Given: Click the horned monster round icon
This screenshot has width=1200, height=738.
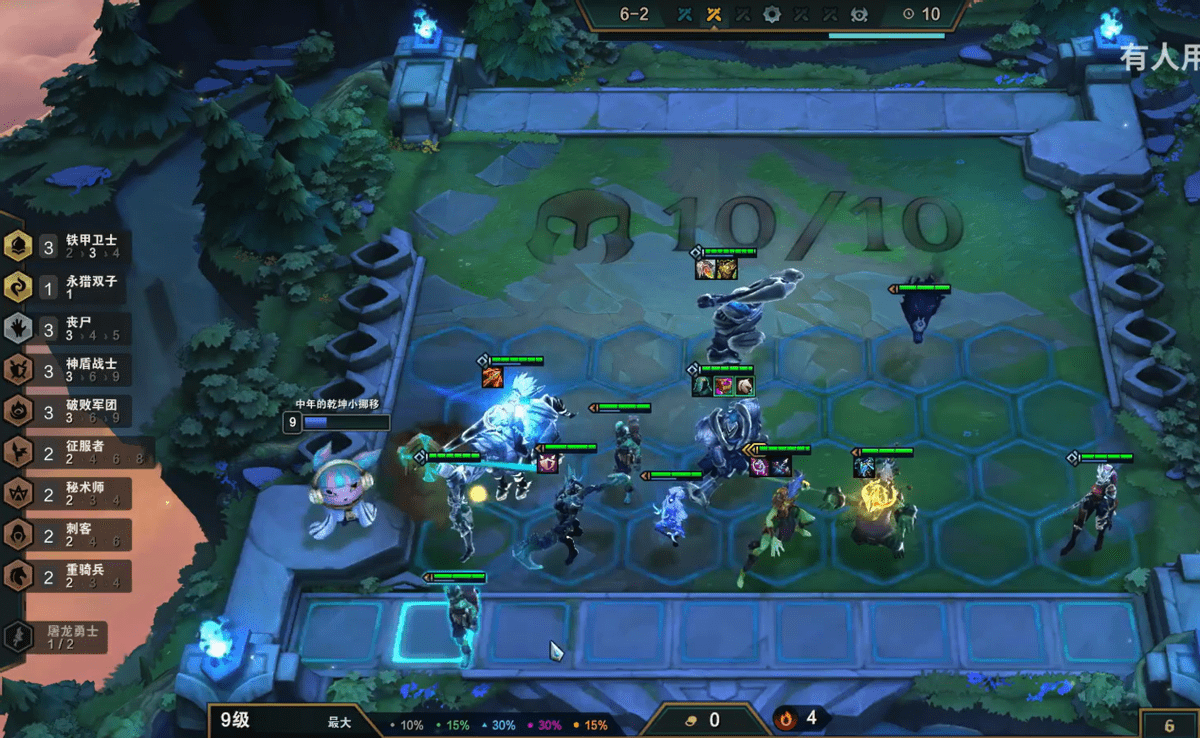Looking at the screenshot, I should (859, 14).
